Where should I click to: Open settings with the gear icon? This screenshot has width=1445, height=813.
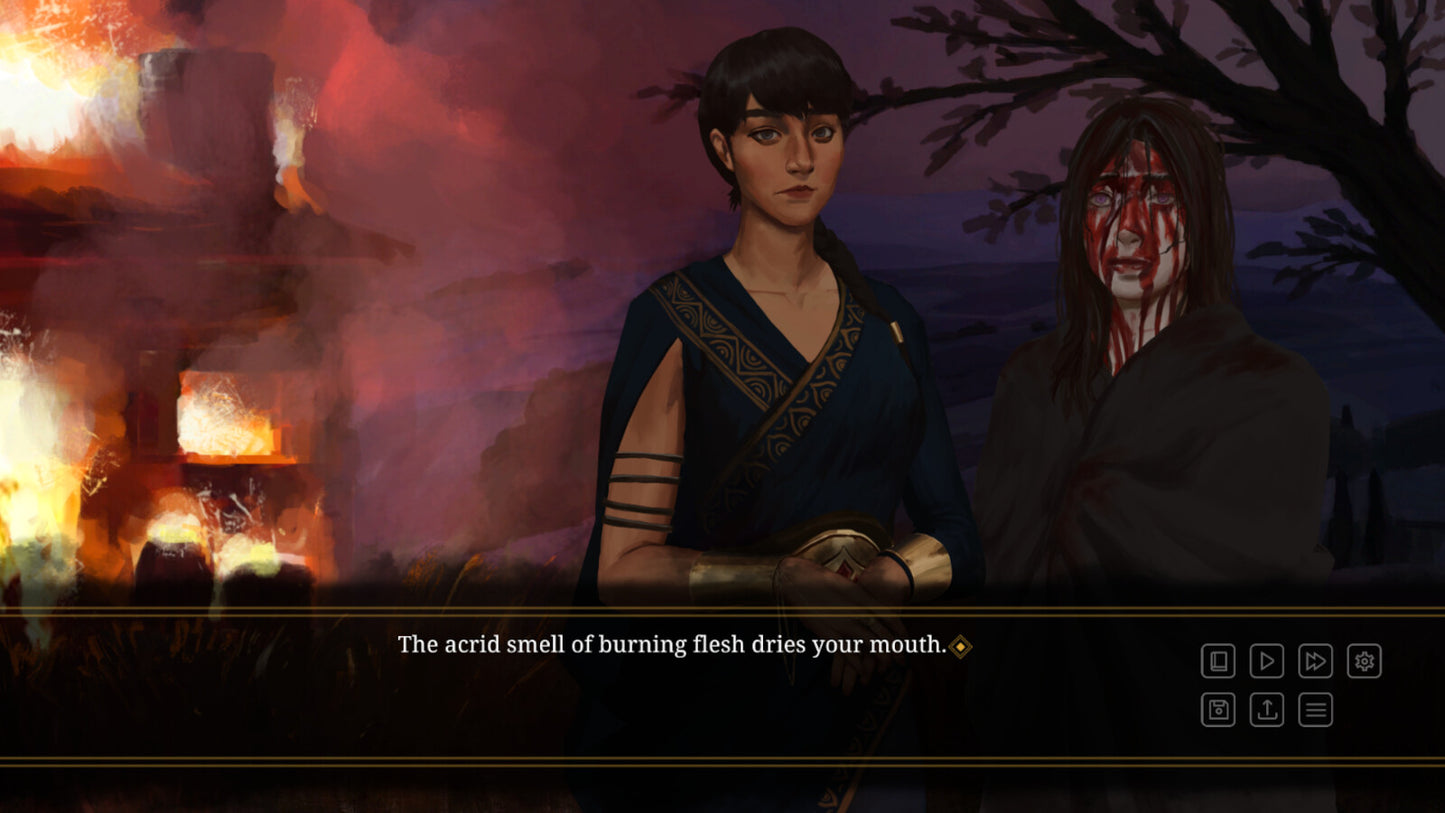[1364, 661]
